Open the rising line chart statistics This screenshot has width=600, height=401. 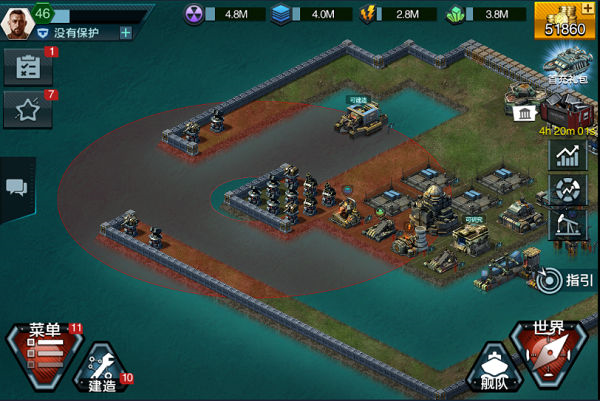click(x=568, y=156)
